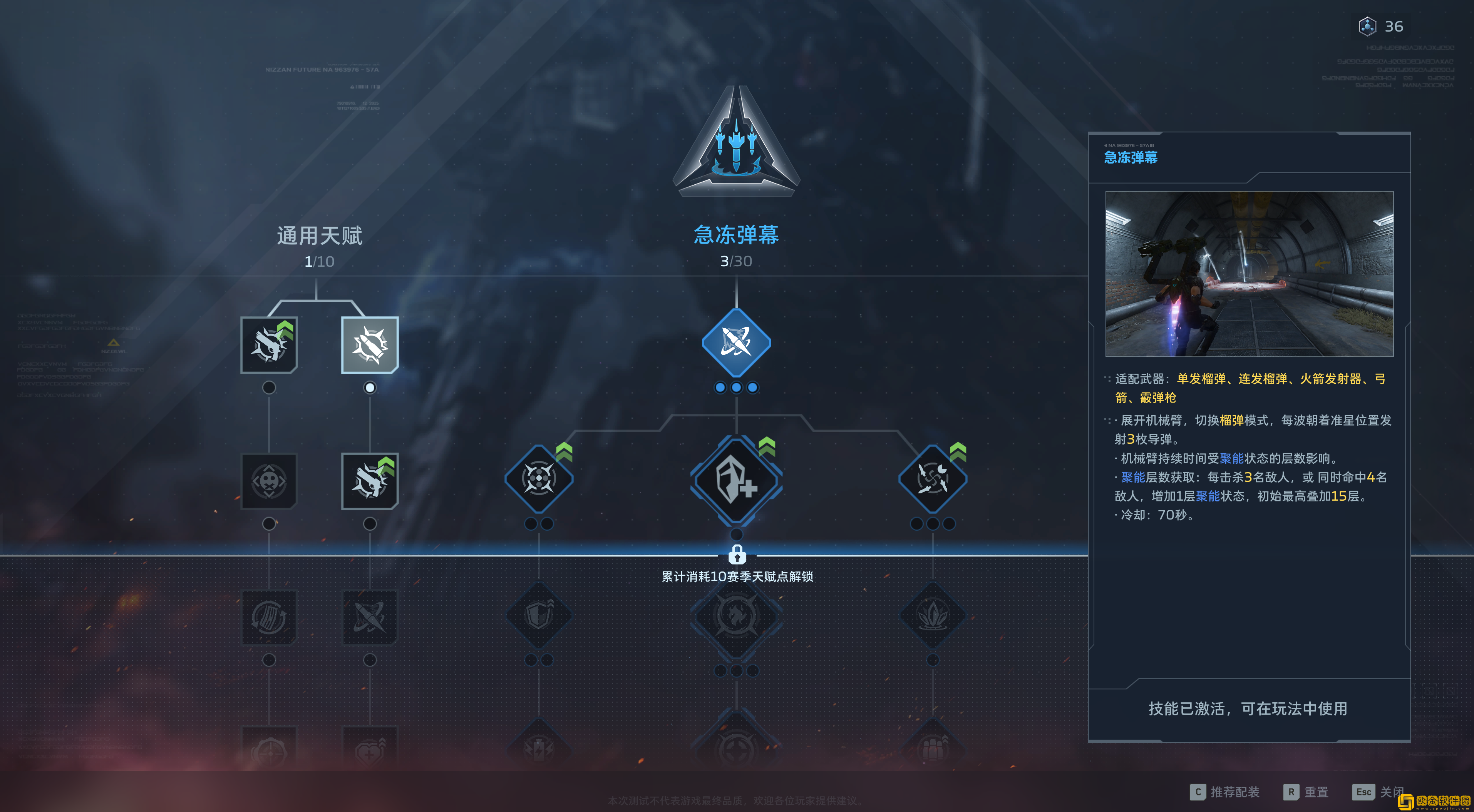Select the locked crystal cluster diamond talent
1474x812 pixels.
pos(933,615)
